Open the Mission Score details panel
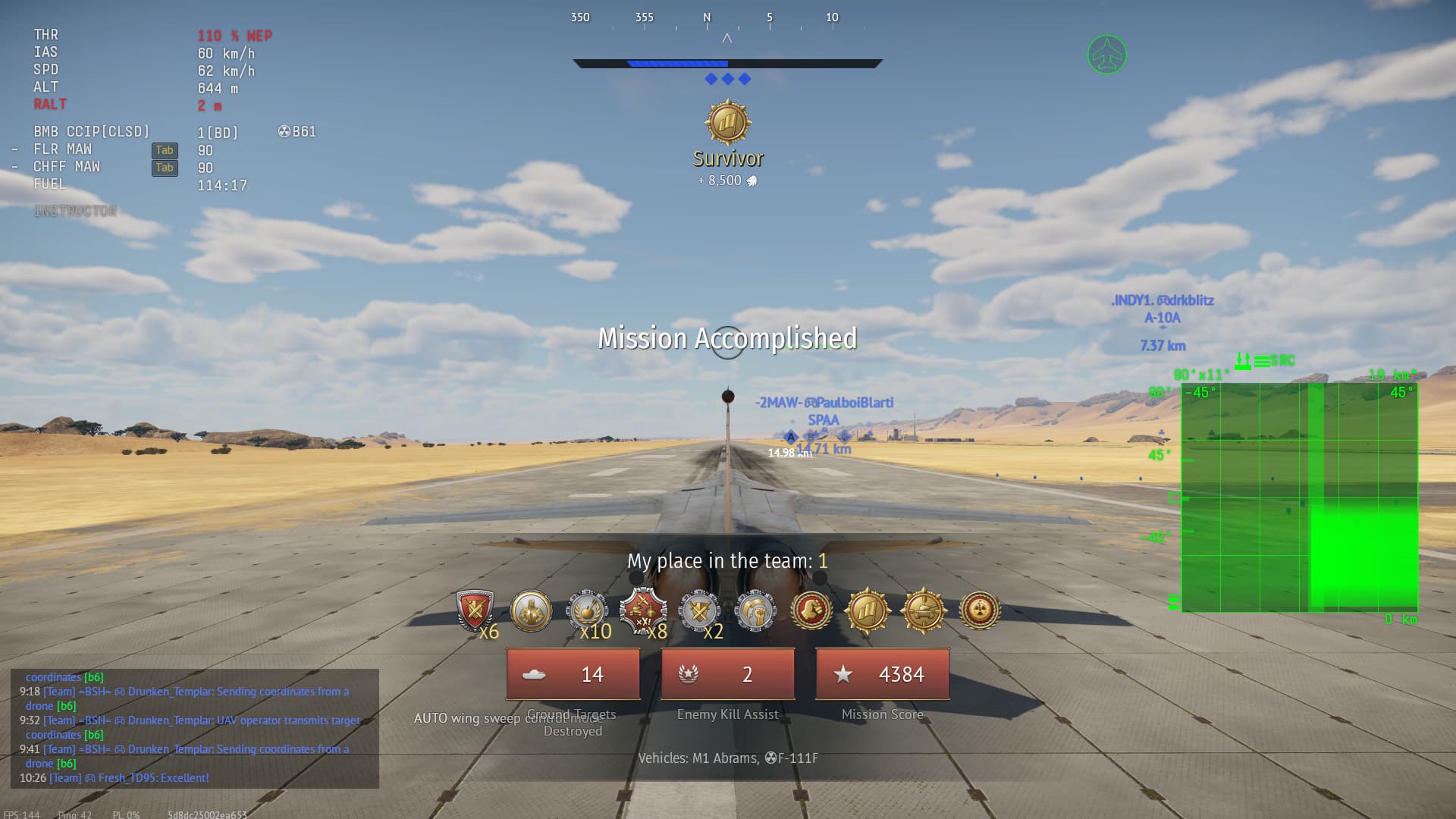 (882, 673)
